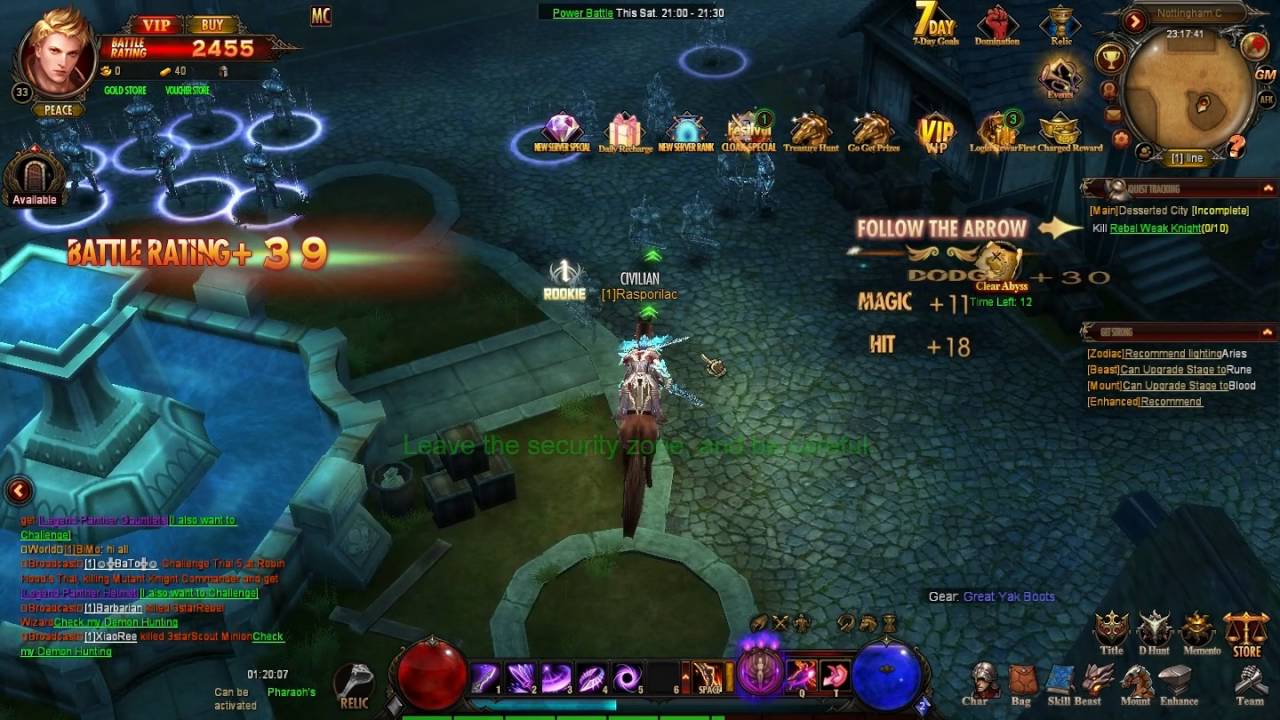Open the STORE scales icon
1280x720 pixels.
pos(1246,634)
